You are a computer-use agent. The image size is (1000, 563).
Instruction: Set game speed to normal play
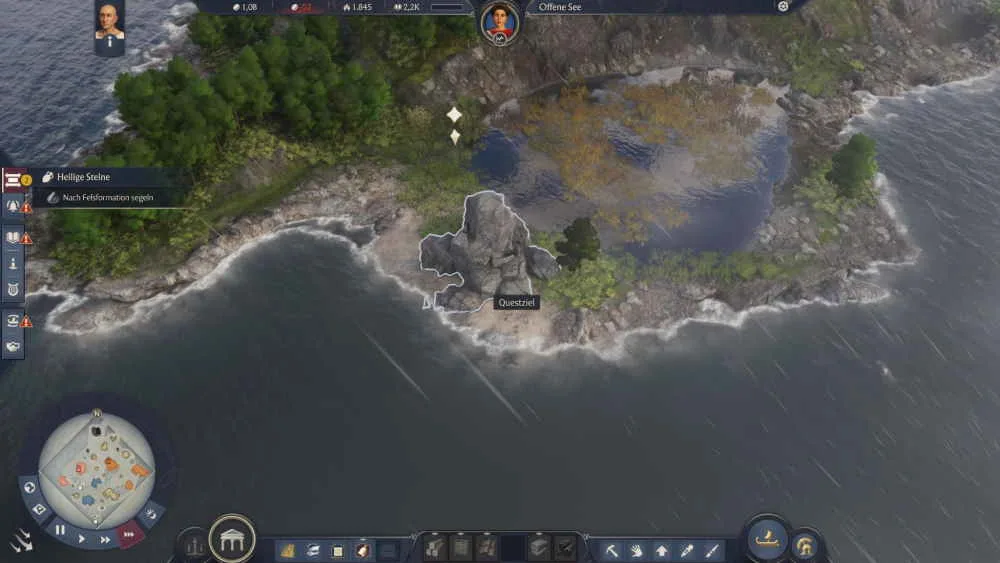tap(83, 538)
